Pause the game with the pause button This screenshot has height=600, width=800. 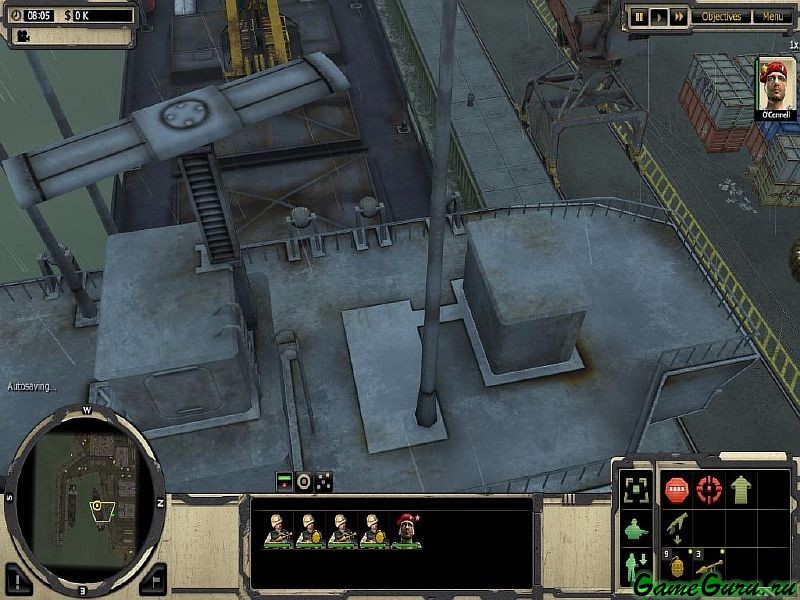(638, 16)
